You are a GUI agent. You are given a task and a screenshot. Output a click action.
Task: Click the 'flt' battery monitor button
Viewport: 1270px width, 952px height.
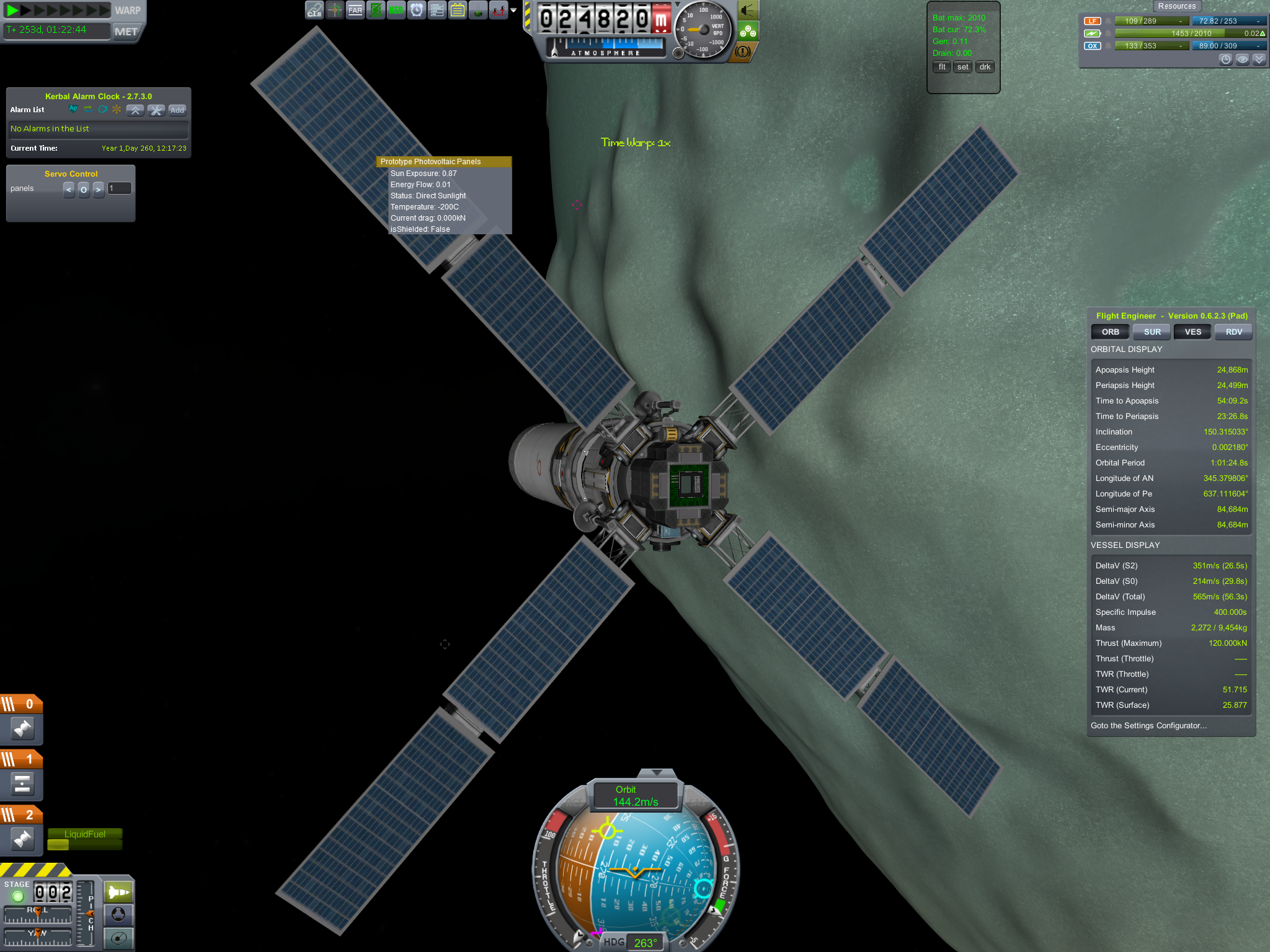tap(942, 67)
